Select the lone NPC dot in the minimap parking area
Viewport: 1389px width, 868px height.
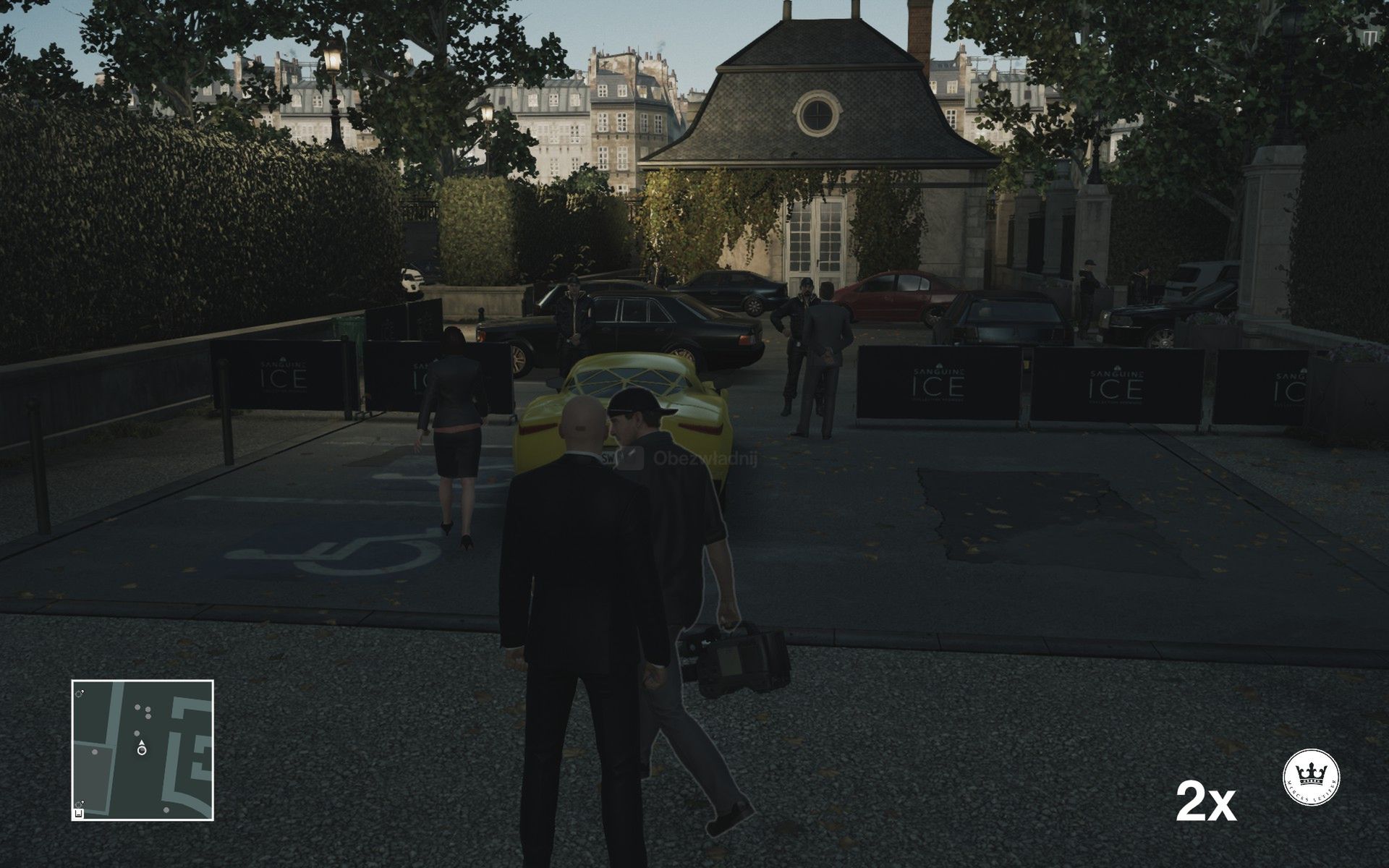[x=95, y=752]
